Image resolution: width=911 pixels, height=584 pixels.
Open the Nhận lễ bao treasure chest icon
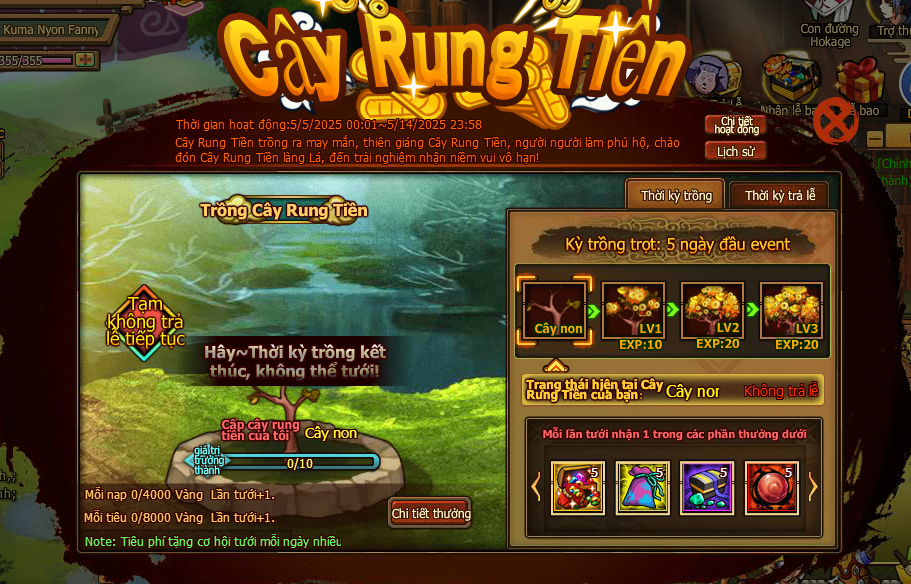tap(789, 80)
